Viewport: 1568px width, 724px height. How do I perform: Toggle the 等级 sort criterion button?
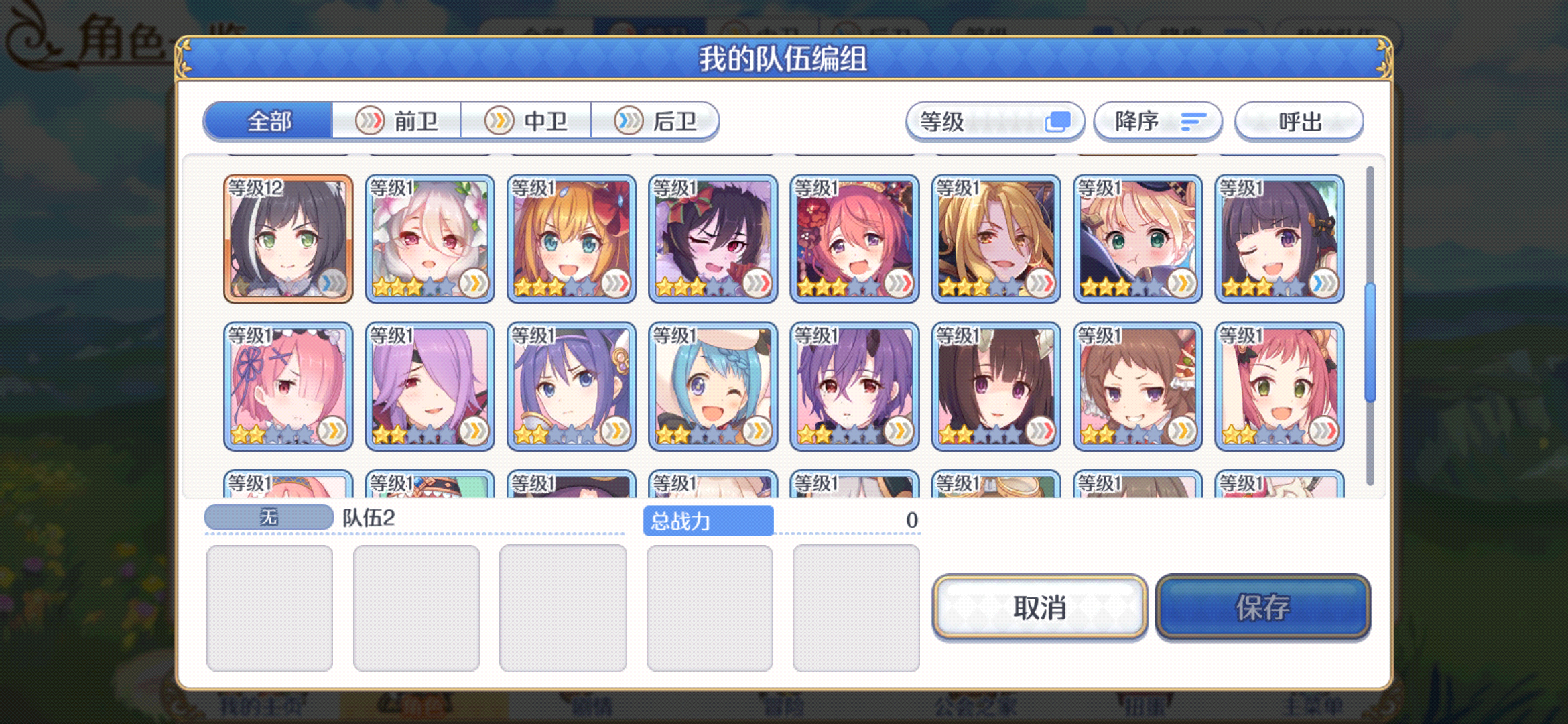click(994, 121)
